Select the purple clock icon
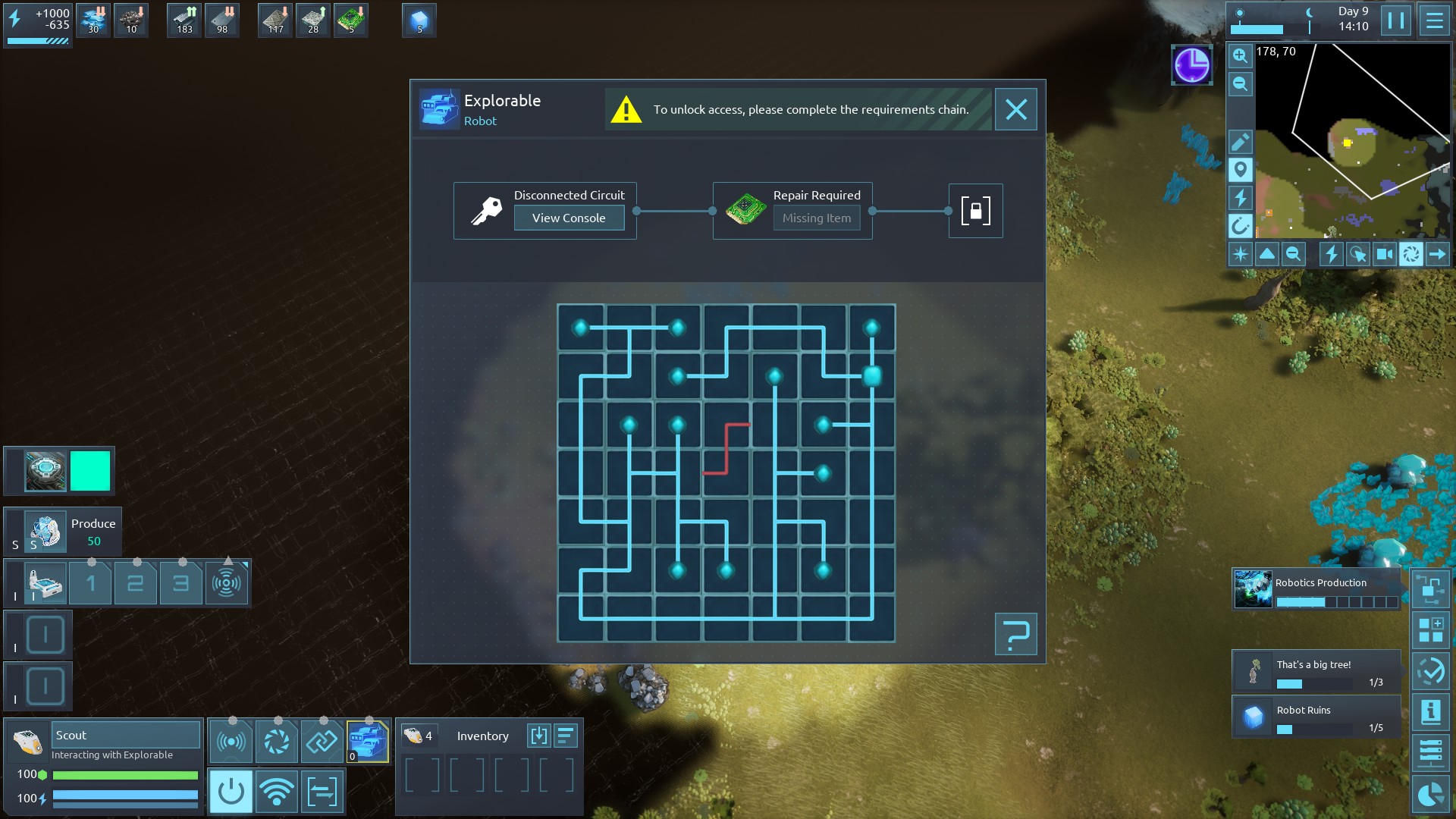The width and height of the screenshot is (1456, 819). 1191,65
